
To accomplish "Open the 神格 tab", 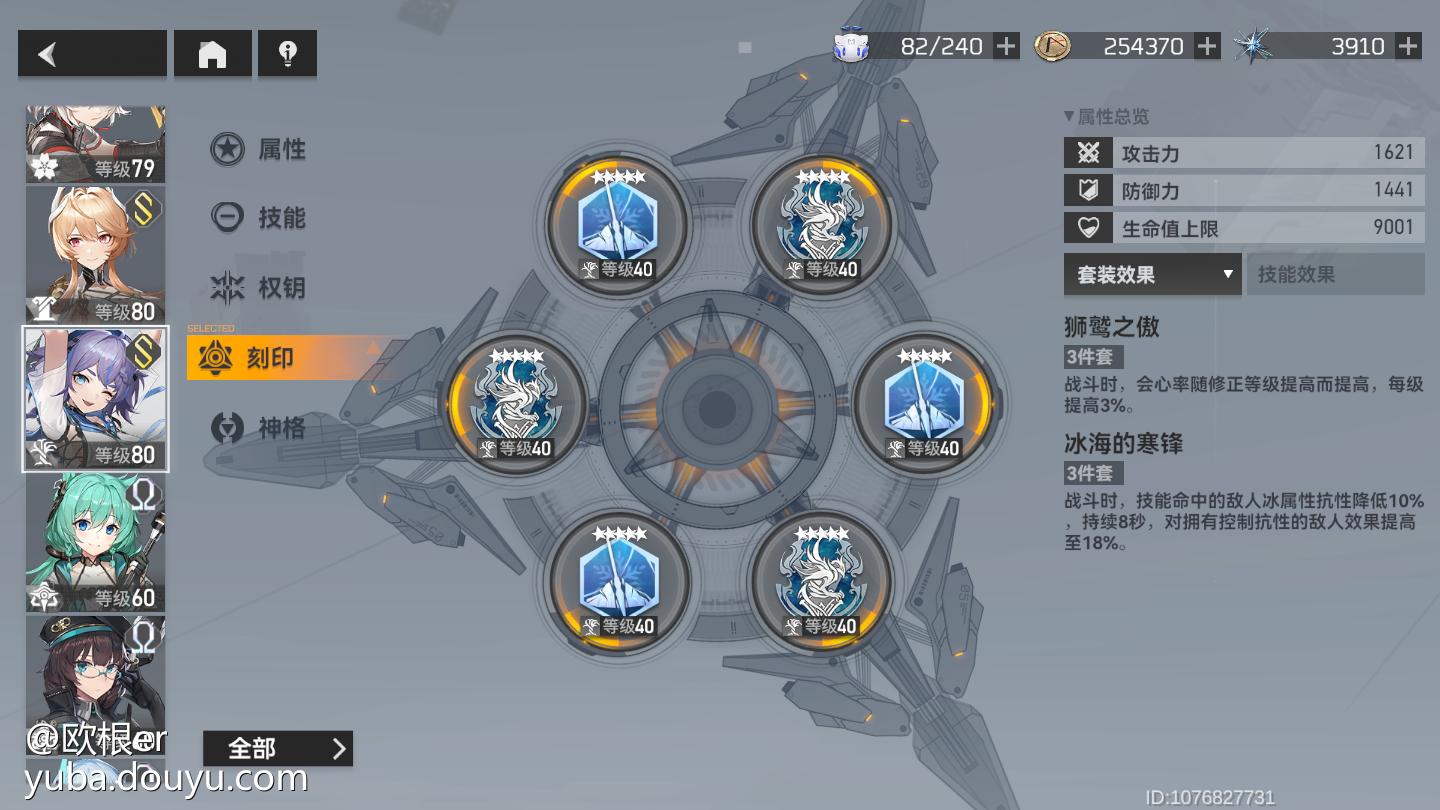I will [259, 429].
